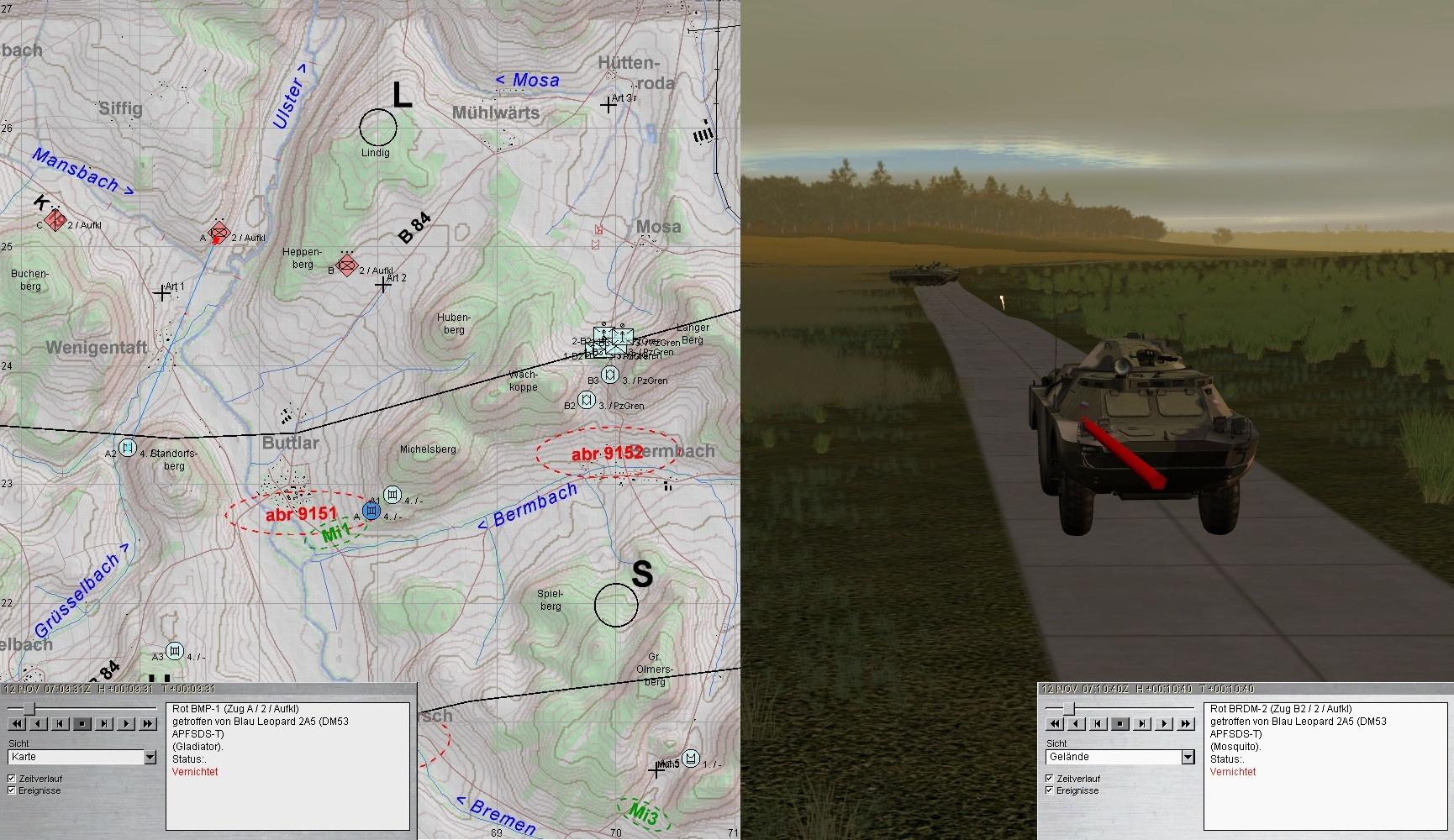This screenshot has width=1454, height=840.
Task: Open the Sicht dropdown showing Gelände
Action: point(1188,757)
